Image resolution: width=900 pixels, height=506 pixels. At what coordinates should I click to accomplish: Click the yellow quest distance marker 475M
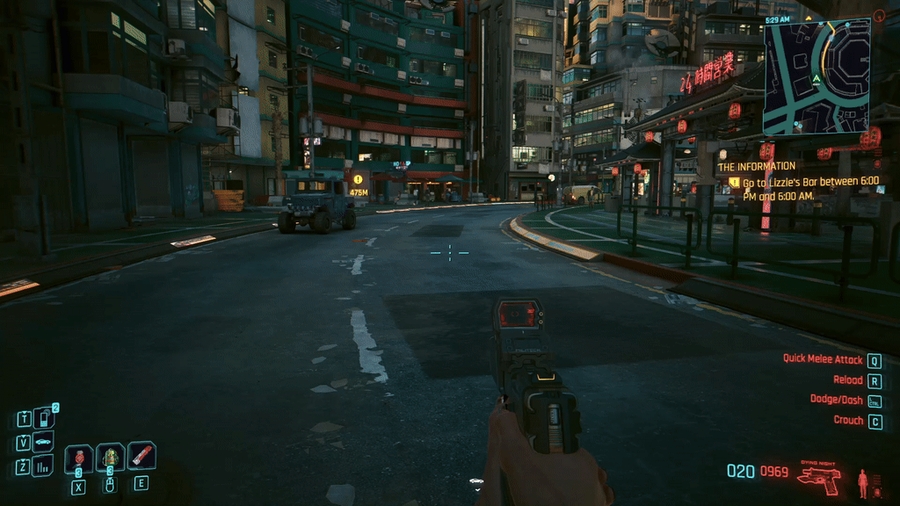pos(357,185)
